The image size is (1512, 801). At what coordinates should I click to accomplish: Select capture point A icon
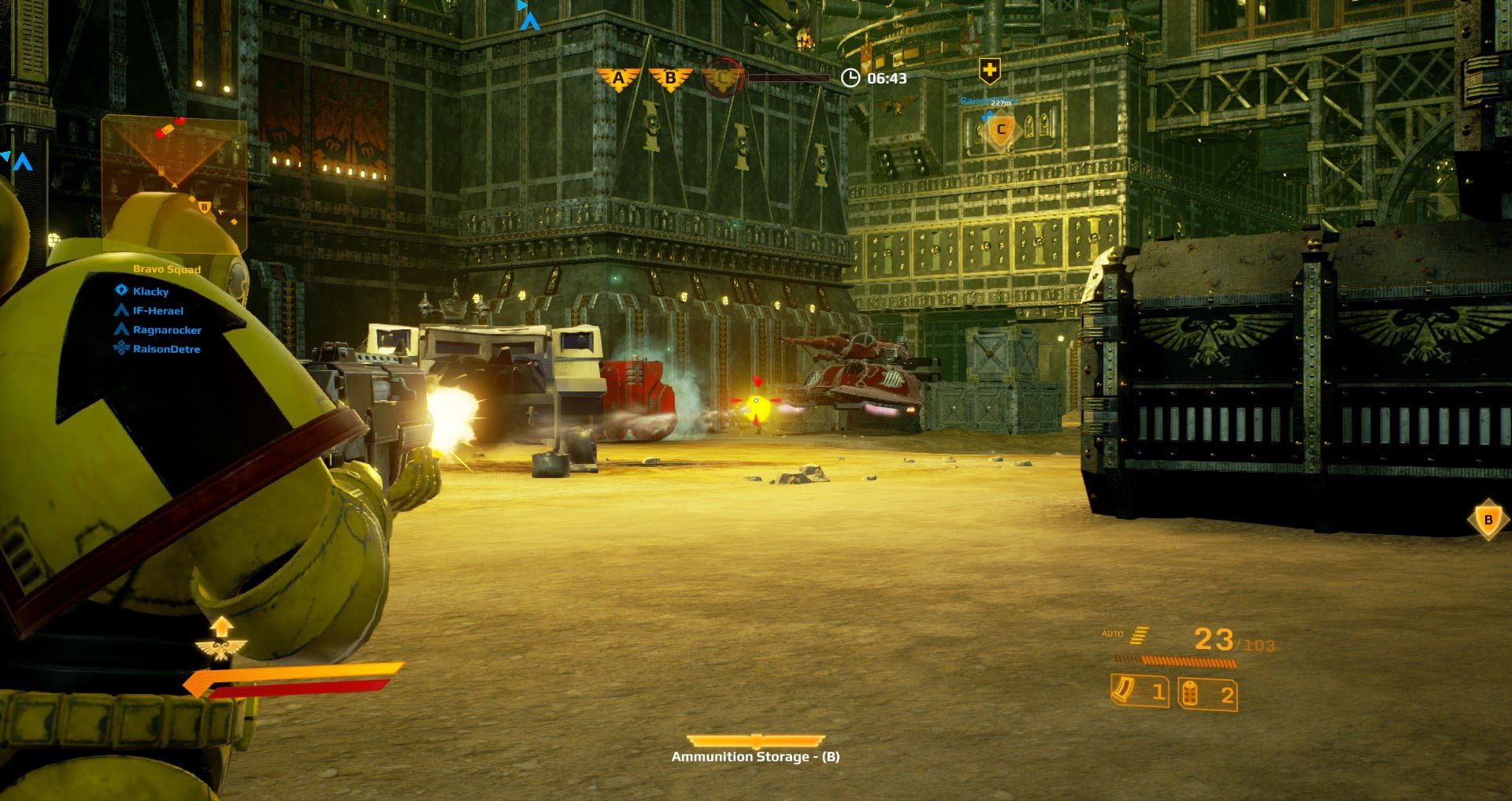pos(618,78)
